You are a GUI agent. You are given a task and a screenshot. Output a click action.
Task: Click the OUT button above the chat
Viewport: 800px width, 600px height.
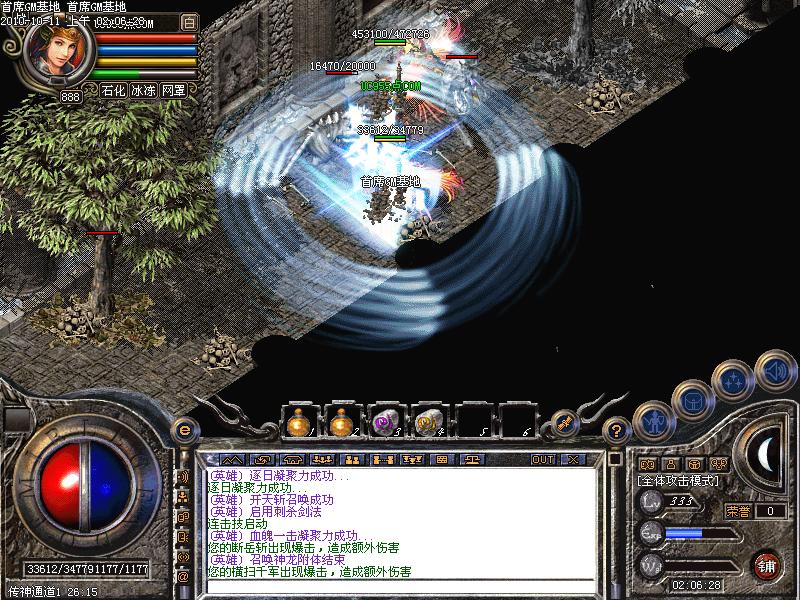[x=543, y=459]
